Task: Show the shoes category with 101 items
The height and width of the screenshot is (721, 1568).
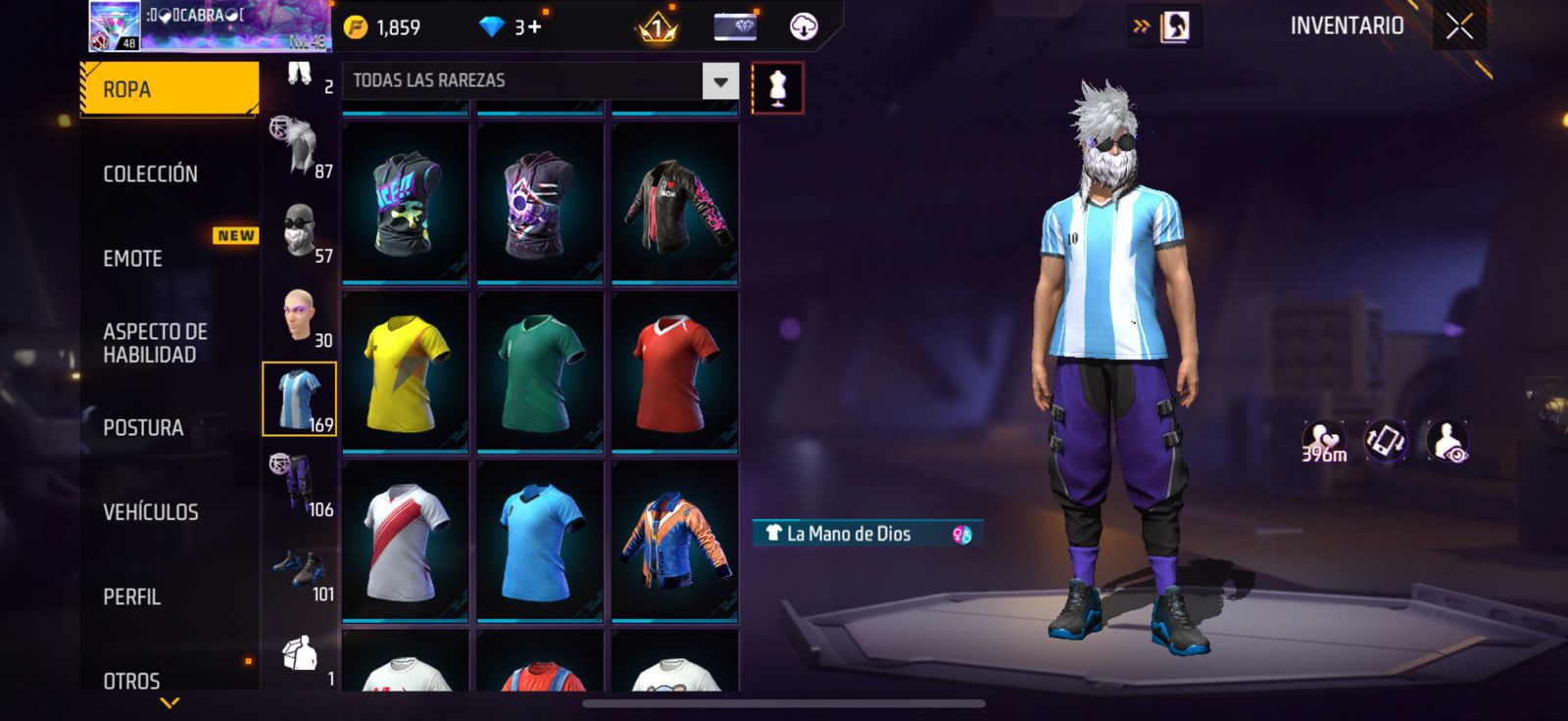Action: tap(300, 570)
